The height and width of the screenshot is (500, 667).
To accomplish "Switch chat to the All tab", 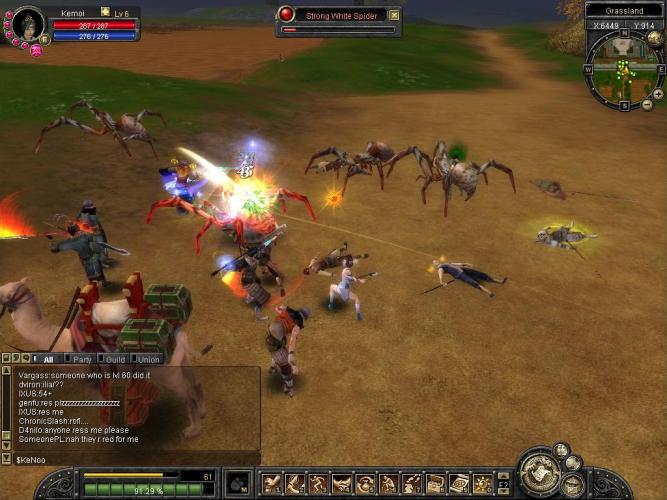I will coord(48,359).
